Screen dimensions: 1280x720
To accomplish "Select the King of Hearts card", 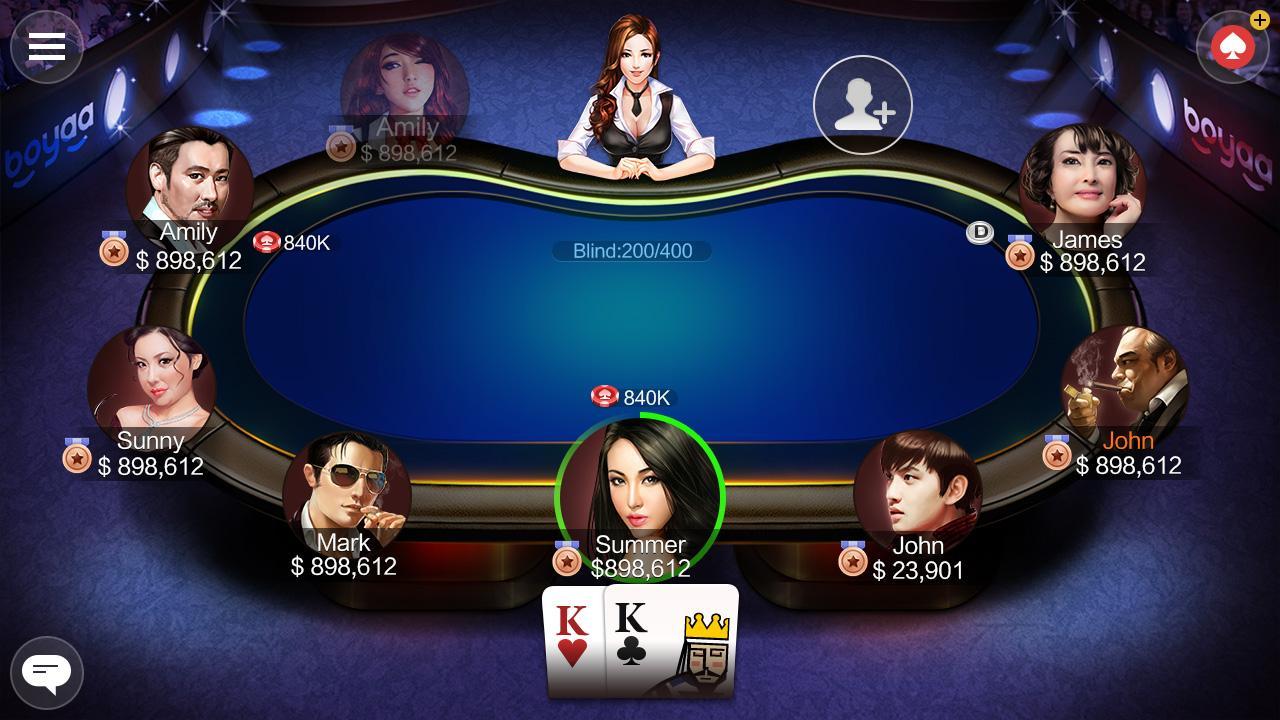I will (573, 640).
